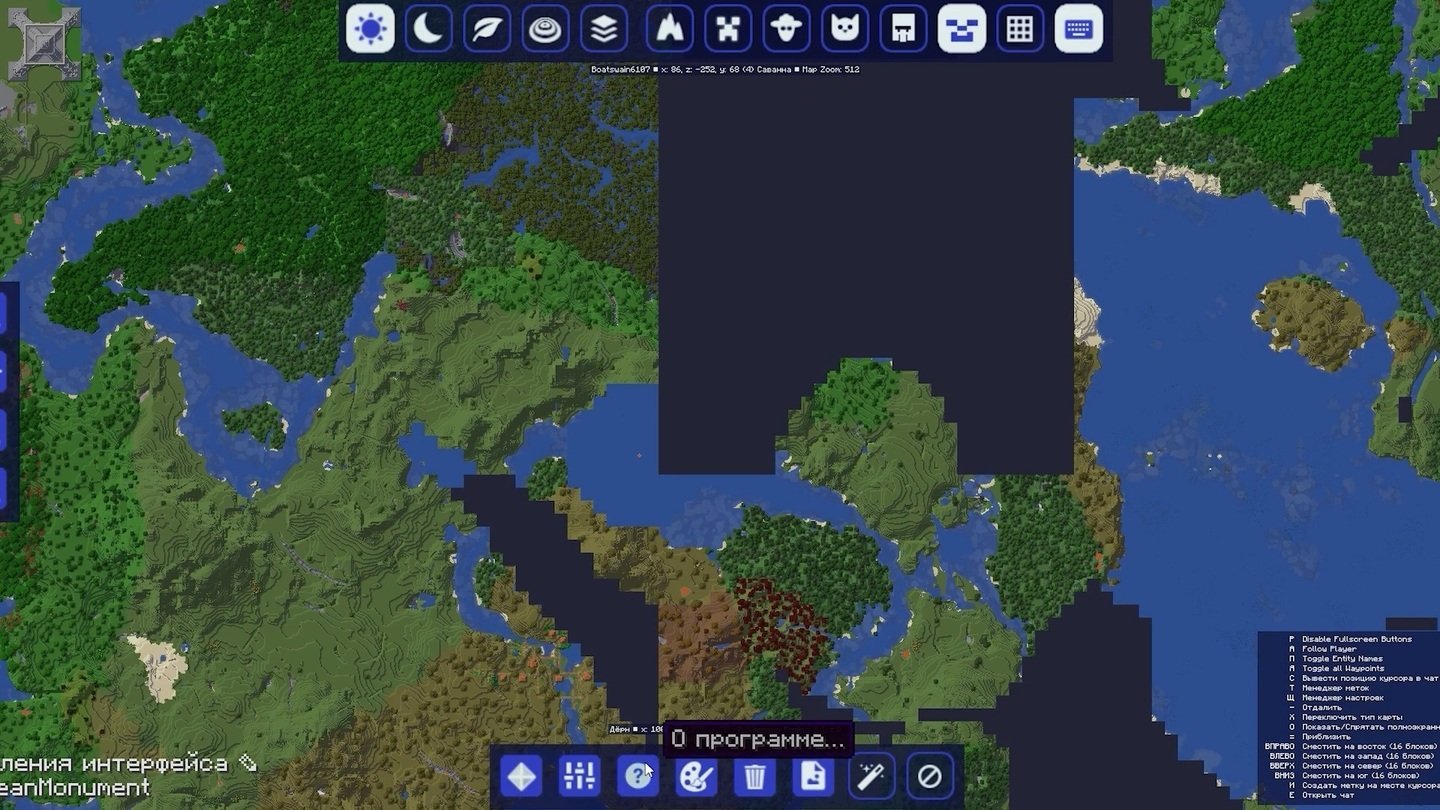Click the export image document icon

[x=812, y=775]
